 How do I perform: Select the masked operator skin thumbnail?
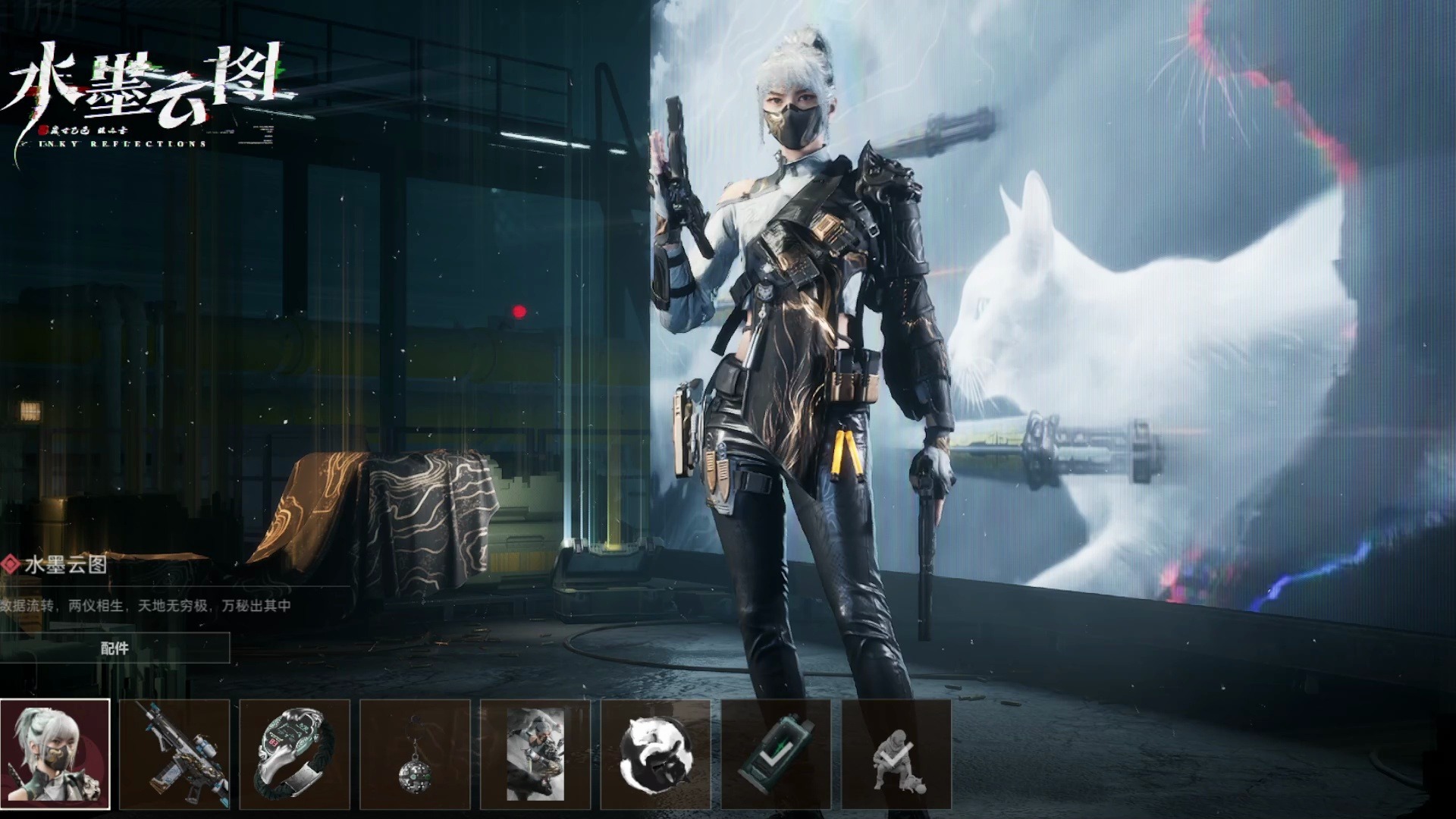coord(55,755)
